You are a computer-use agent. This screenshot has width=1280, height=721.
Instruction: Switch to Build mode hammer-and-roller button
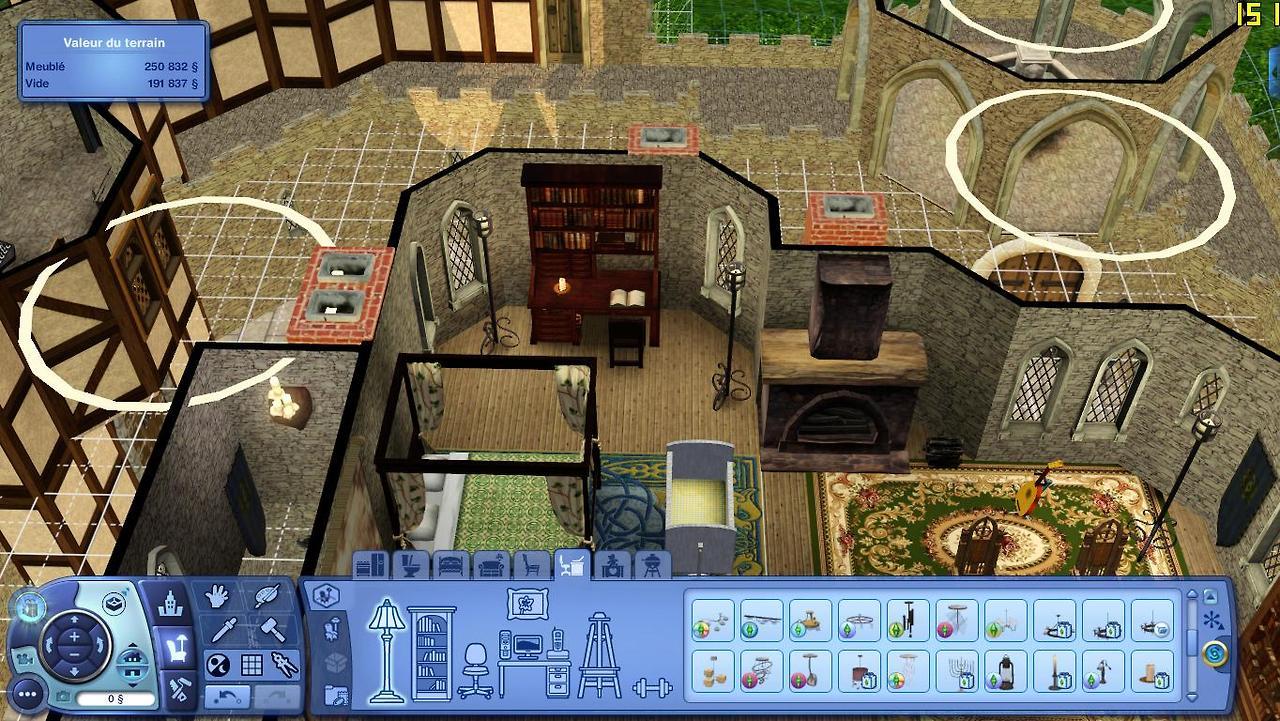[179, 688]
